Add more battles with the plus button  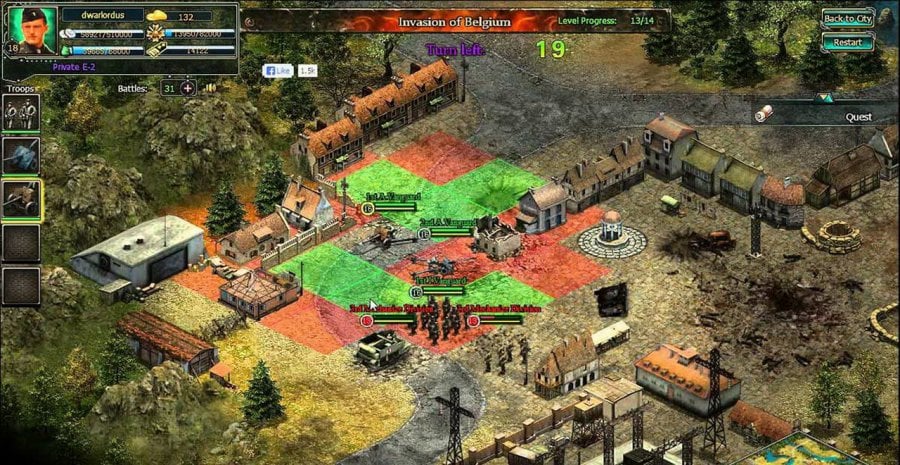tap(187, 88)
